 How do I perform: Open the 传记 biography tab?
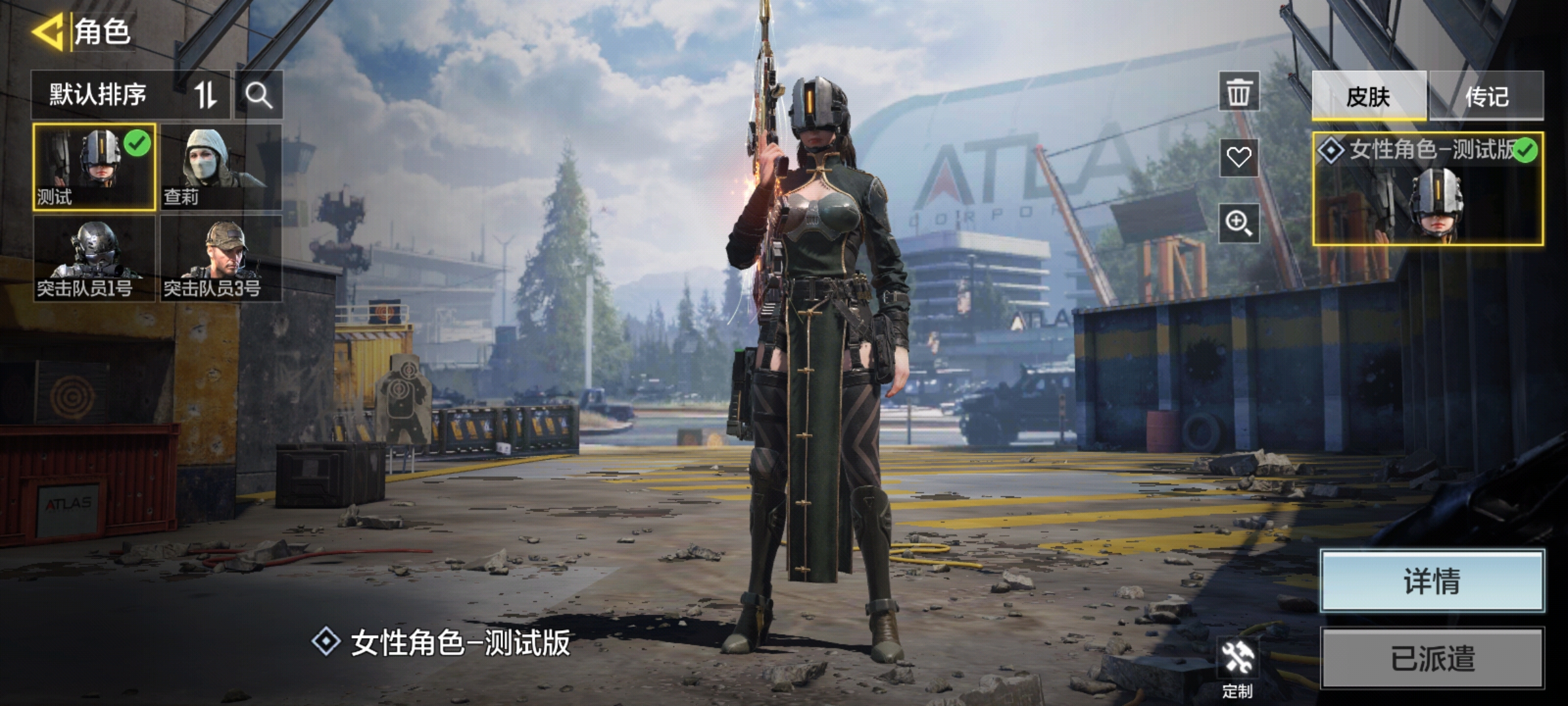1486,96
